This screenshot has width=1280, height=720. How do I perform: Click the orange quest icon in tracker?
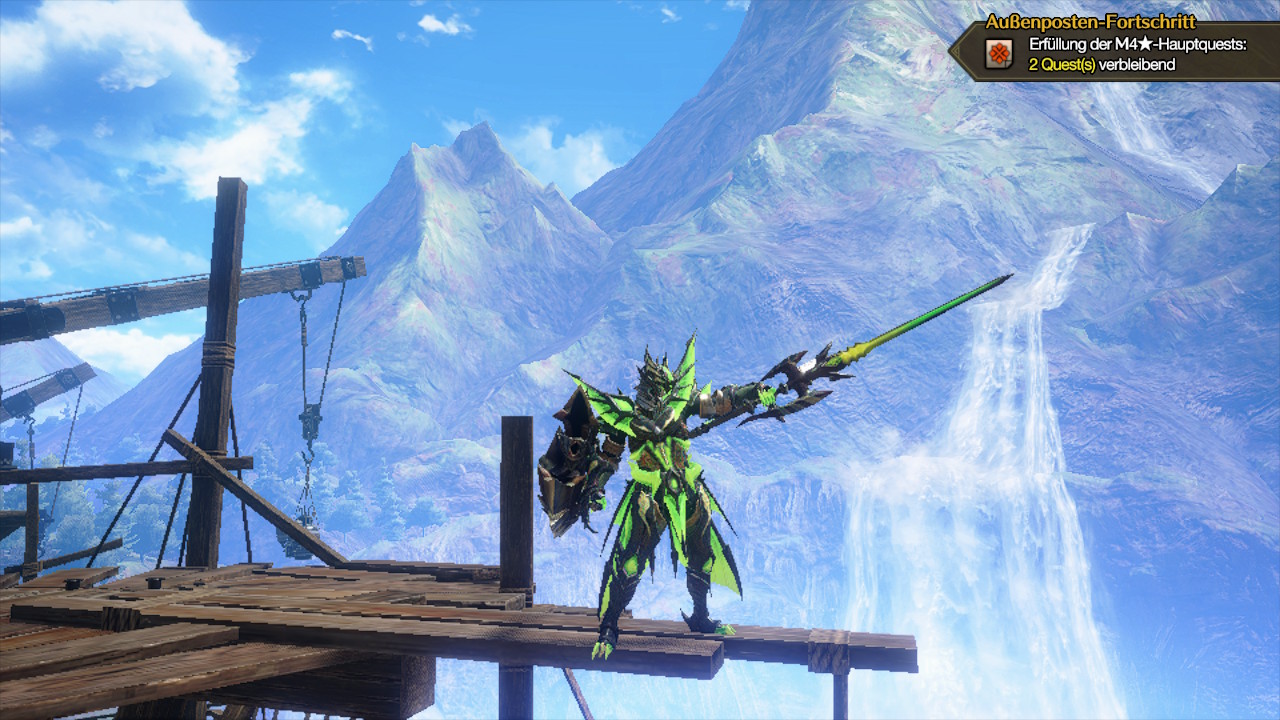(x=998, y=54)
